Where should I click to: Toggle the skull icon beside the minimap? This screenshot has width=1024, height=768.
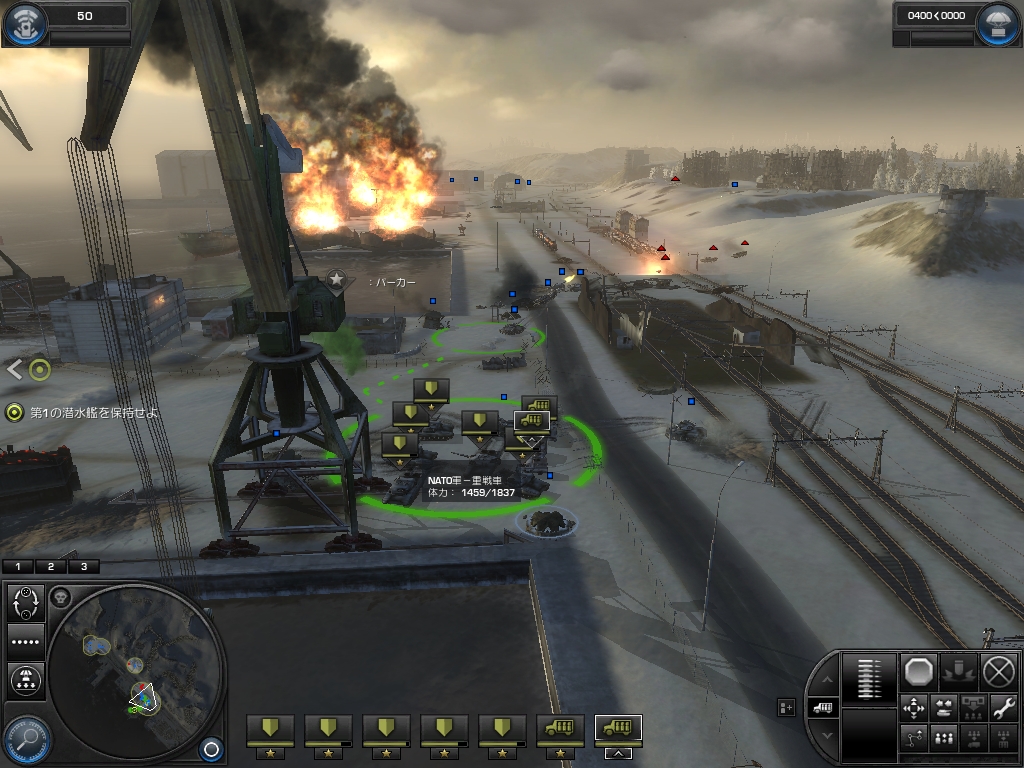(60, 598)
